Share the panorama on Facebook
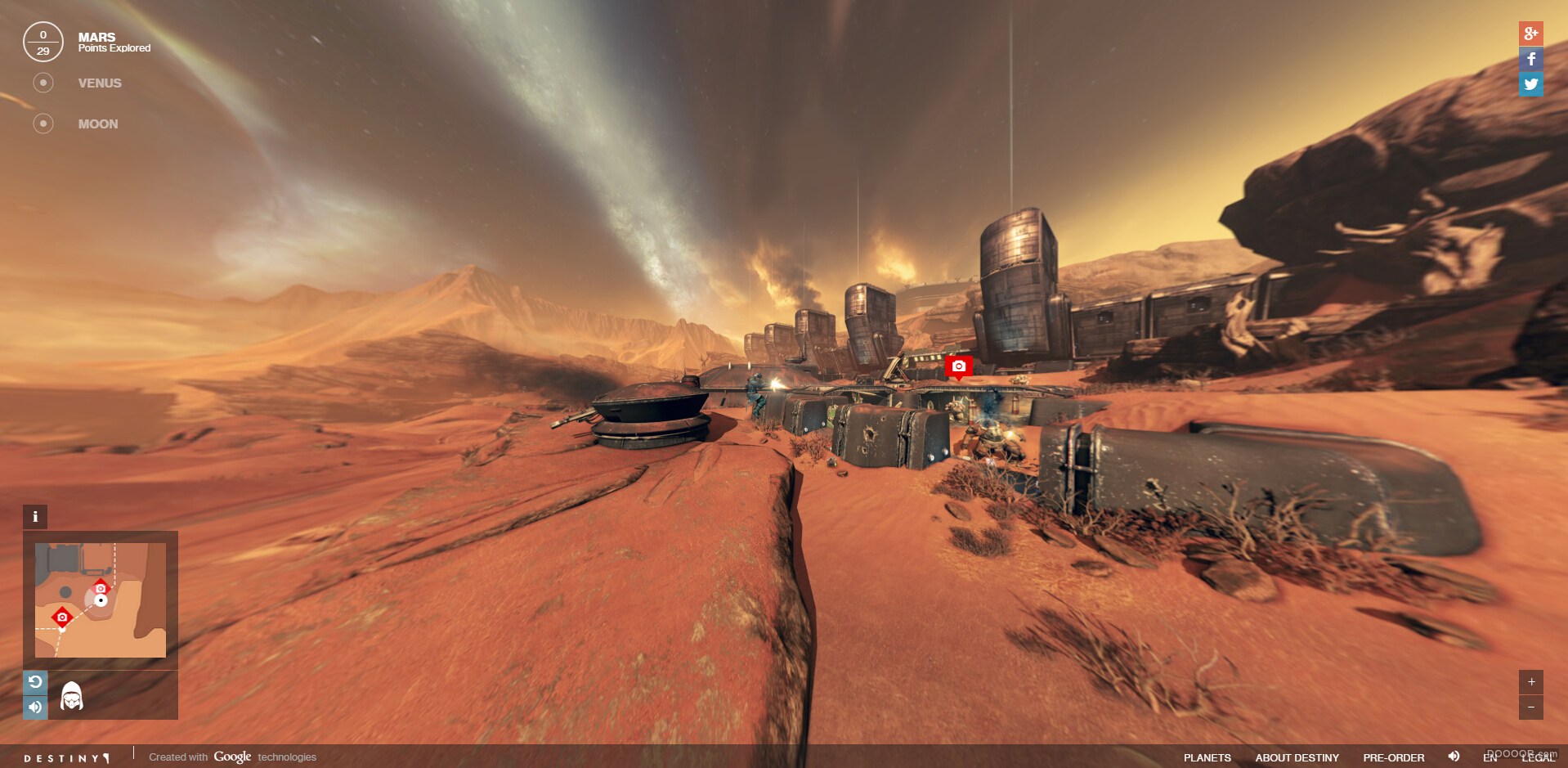Image resolution: width=1568 pixels, height=768 pixels. click(x=1532, y=58)
